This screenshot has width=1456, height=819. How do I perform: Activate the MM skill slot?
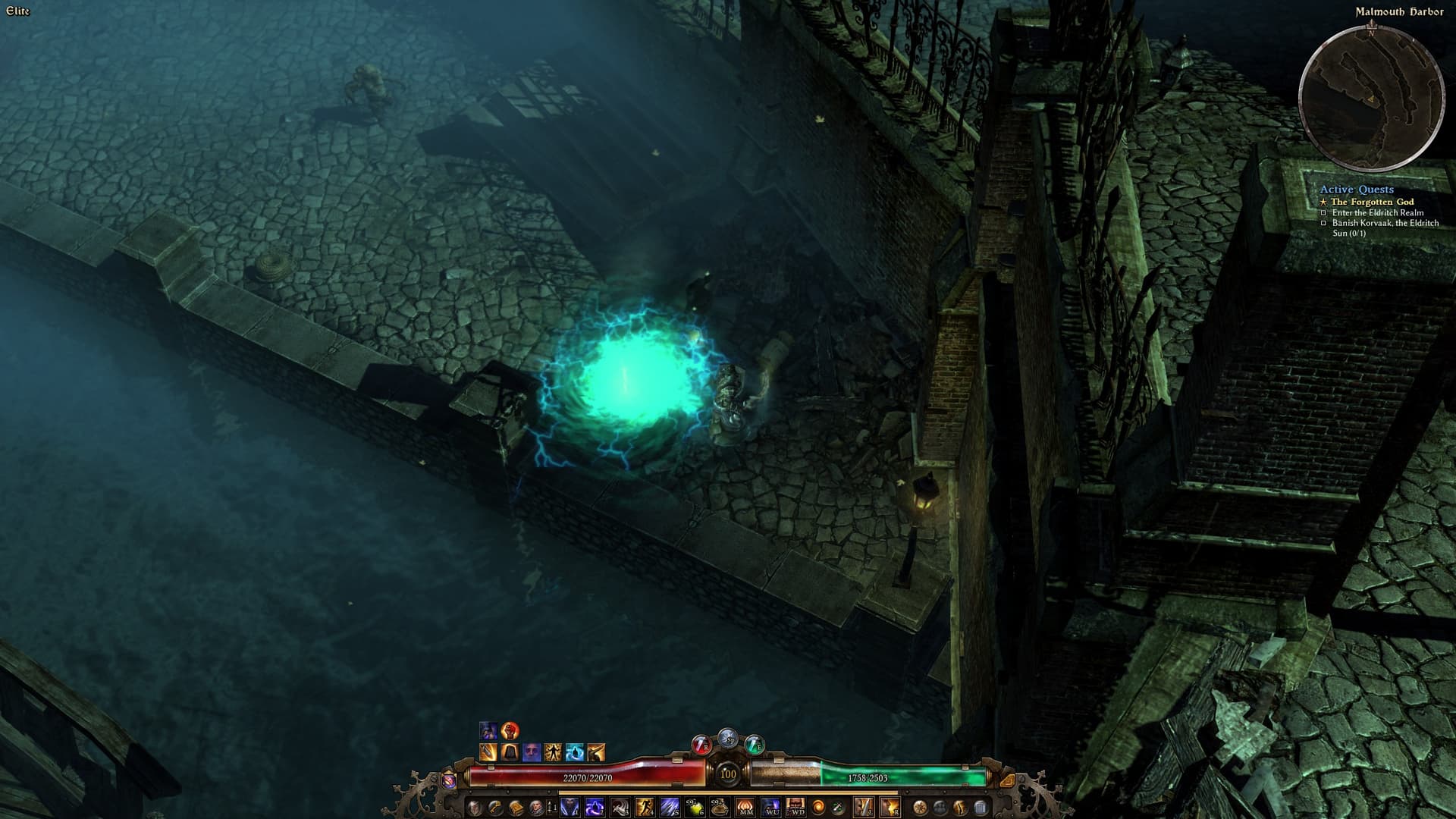tap(745, 808)
